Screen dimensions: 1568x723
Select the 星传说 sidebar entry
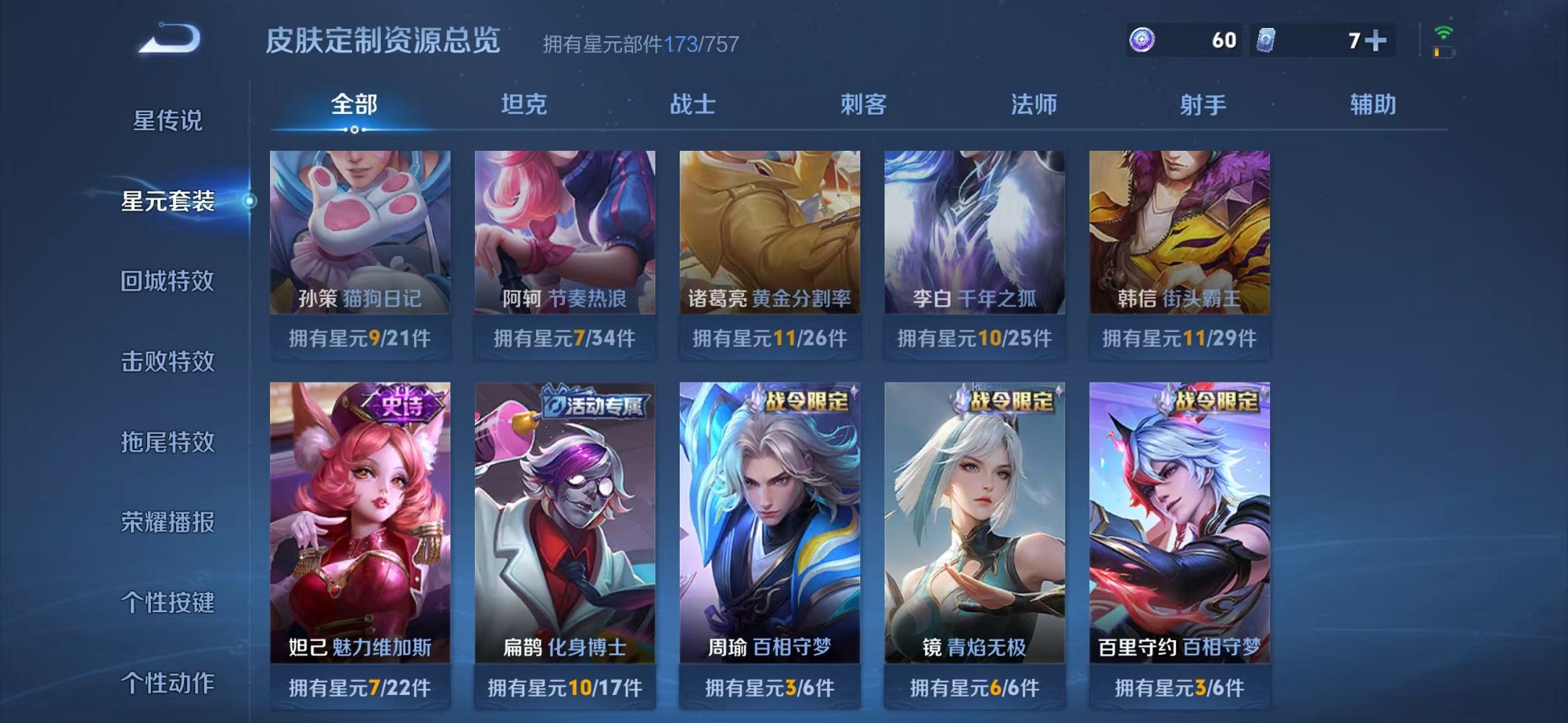tap(167, 123)
